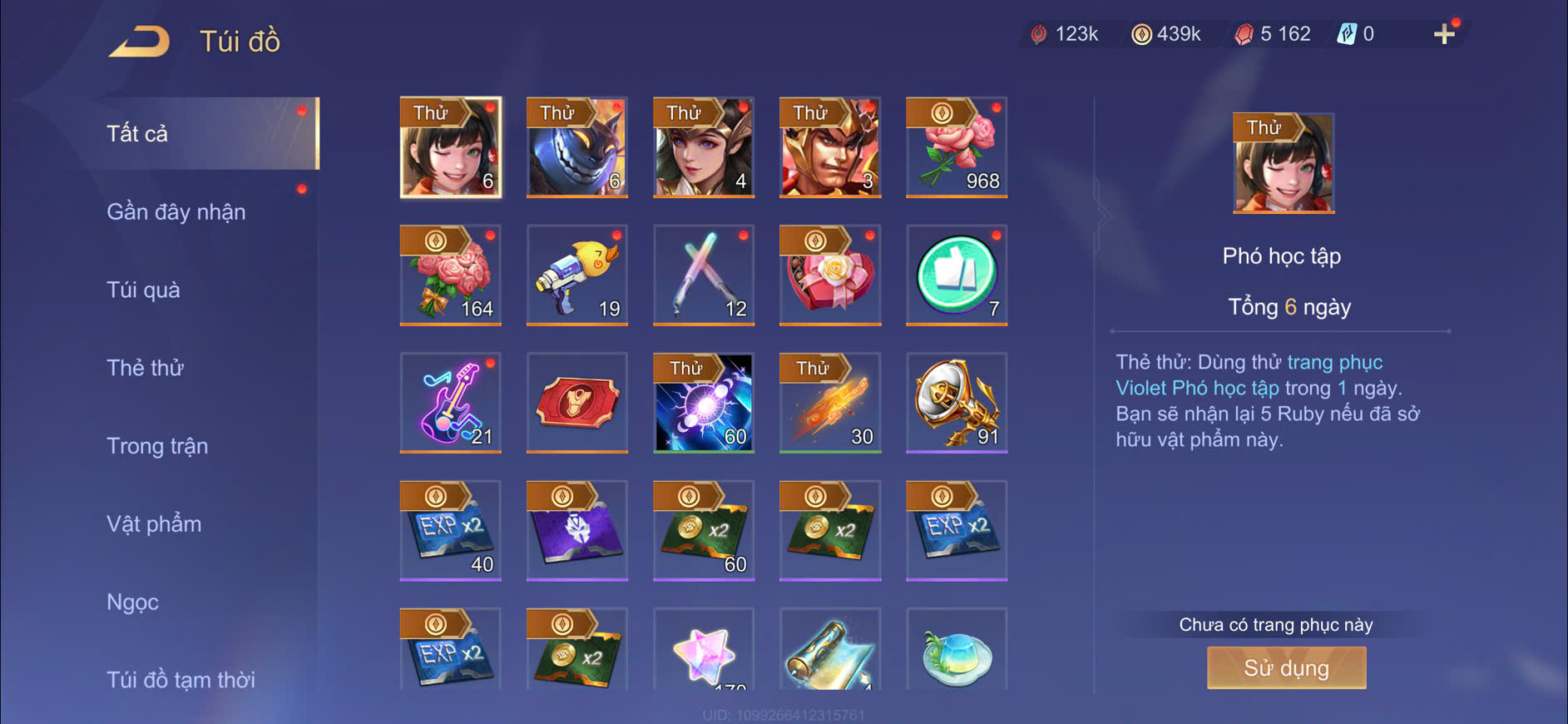This screenshot has height=724, width=1568.
Task: Select the golden horn megaphone item
Action: tap(956, 403)
